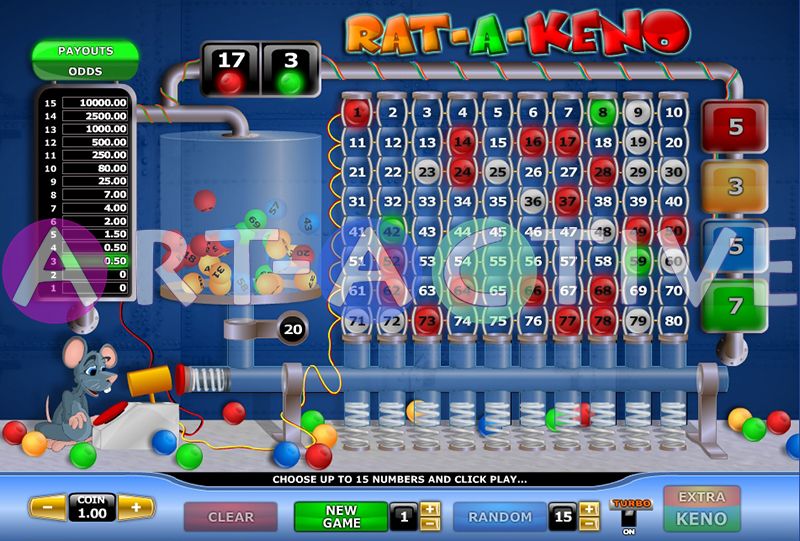This screenshot has height=541, width=800.
Task: Select number 2 on the keno grid
Action: pyautogui.click(x=393, y=113)
